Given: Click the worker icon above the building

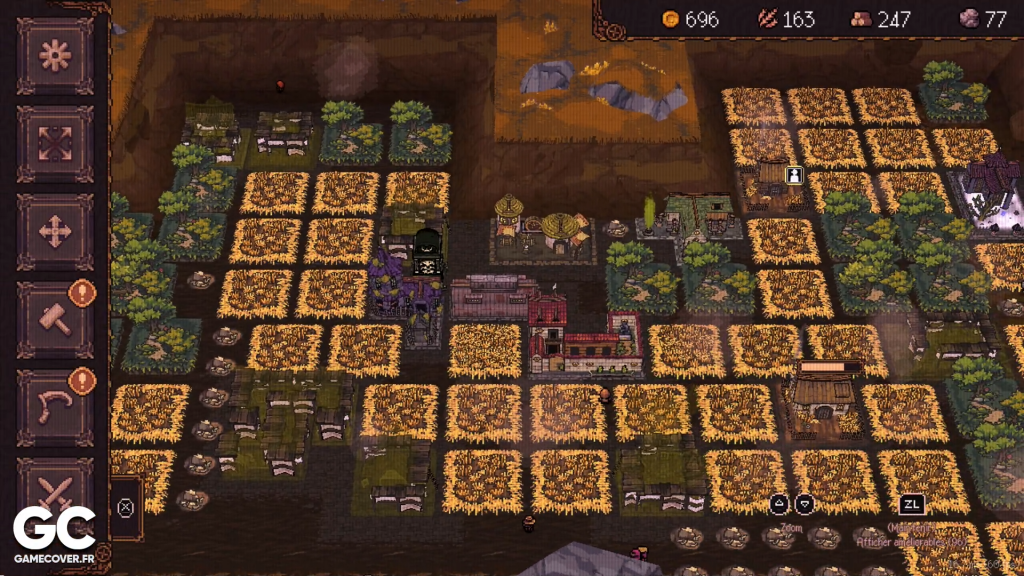Looking at the screenshot, I should 795,175.
